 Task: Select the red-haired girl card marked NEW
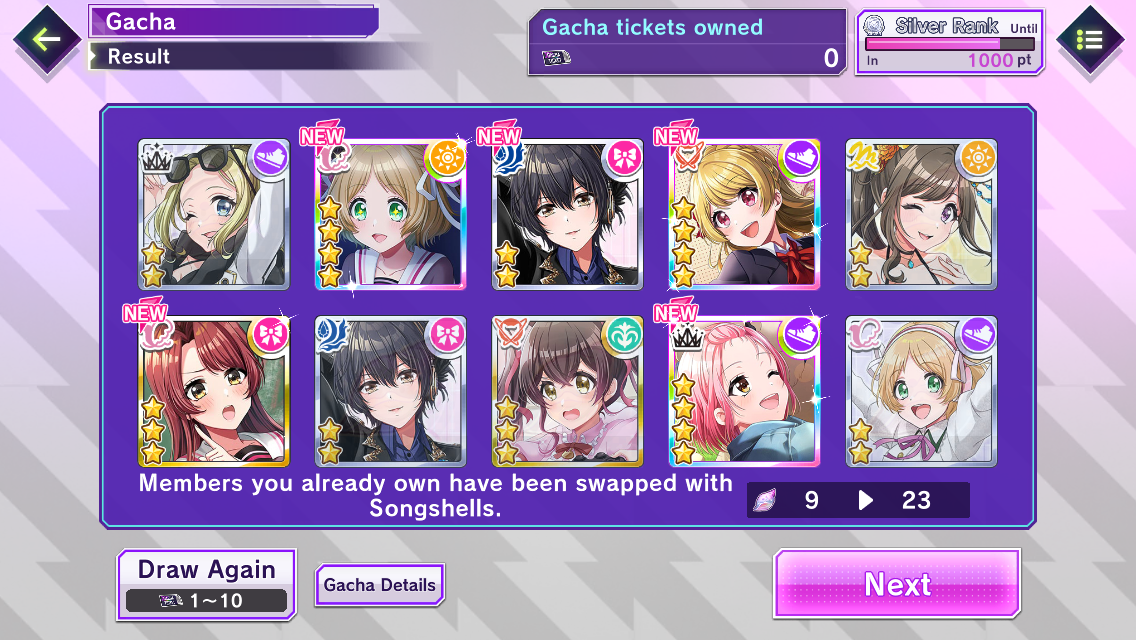click(x=213, y=392)
